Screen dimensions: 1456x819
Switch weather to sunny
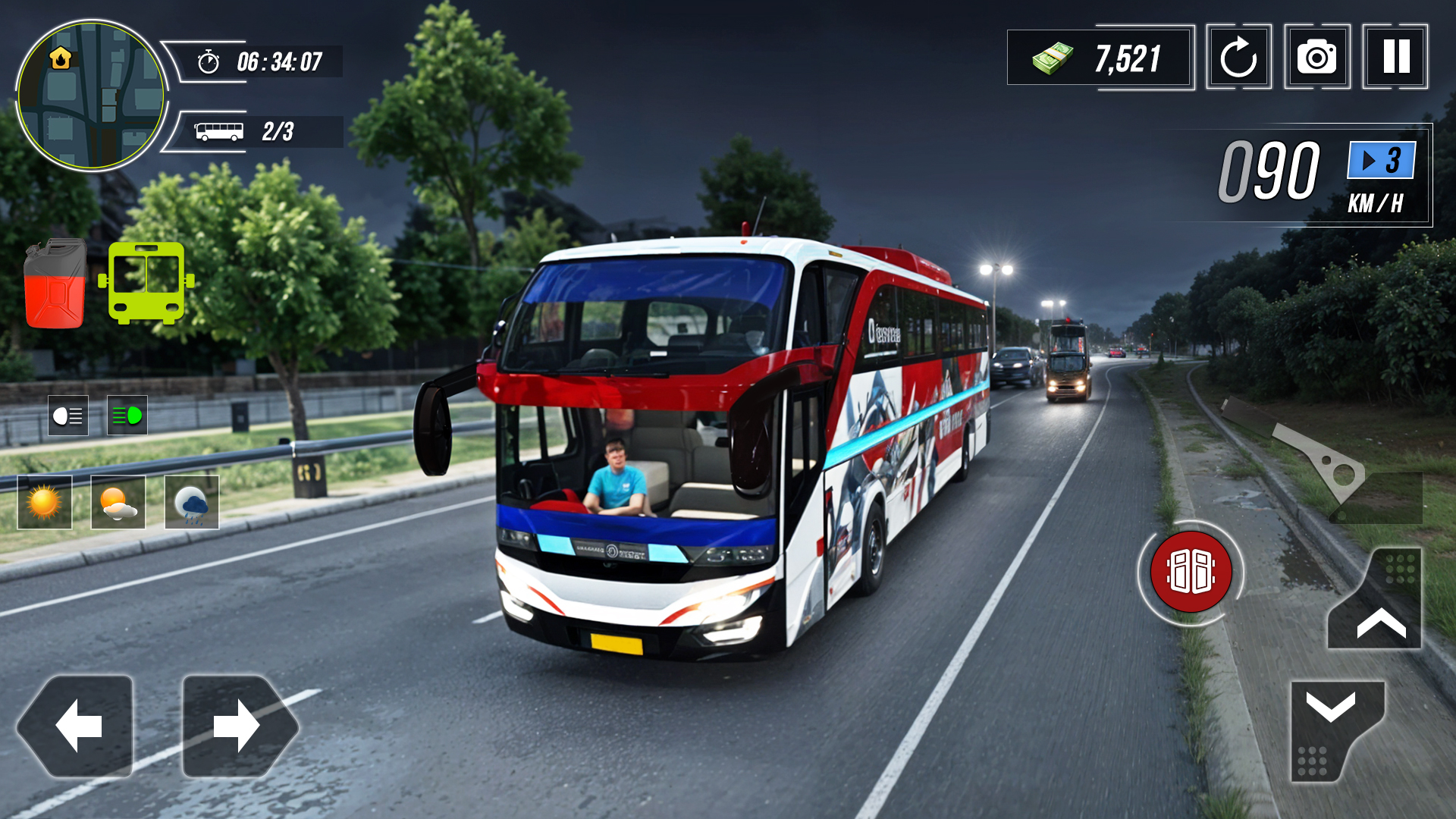[x=43, y=502]
